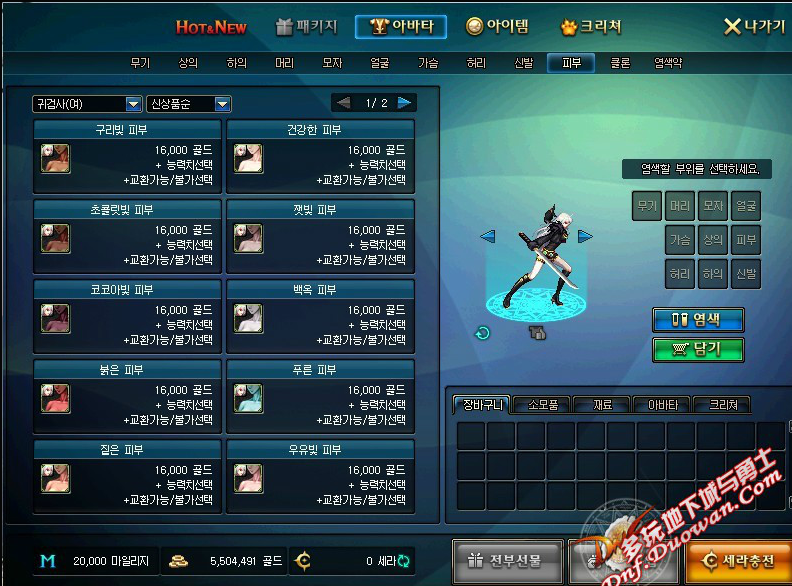Viewport: 792px width, 586px height.
Task: Click the 염색 dye button
Action: coord(698,320)
